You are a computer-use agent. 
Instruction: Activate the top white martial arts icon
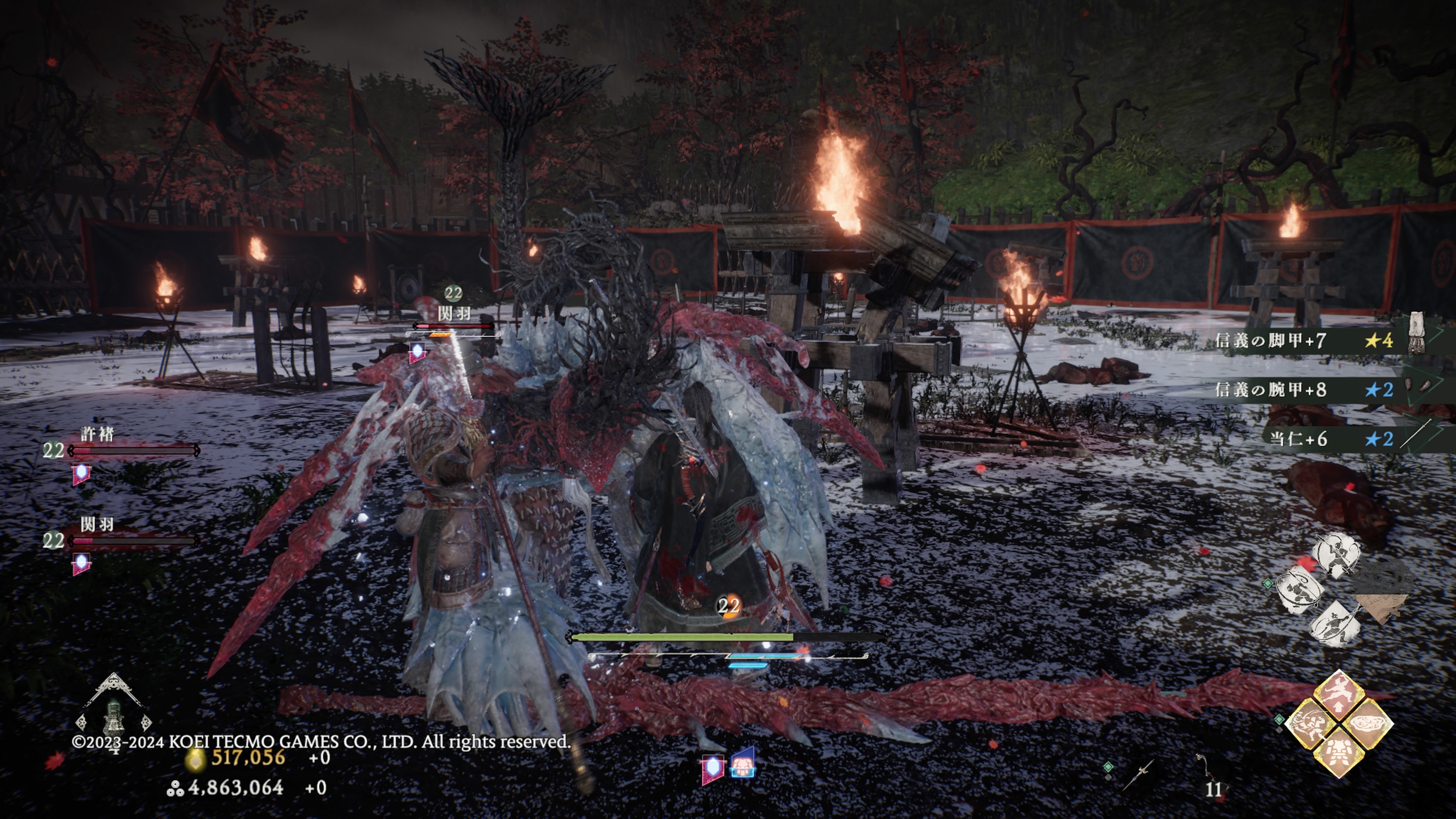point(1335,554)
